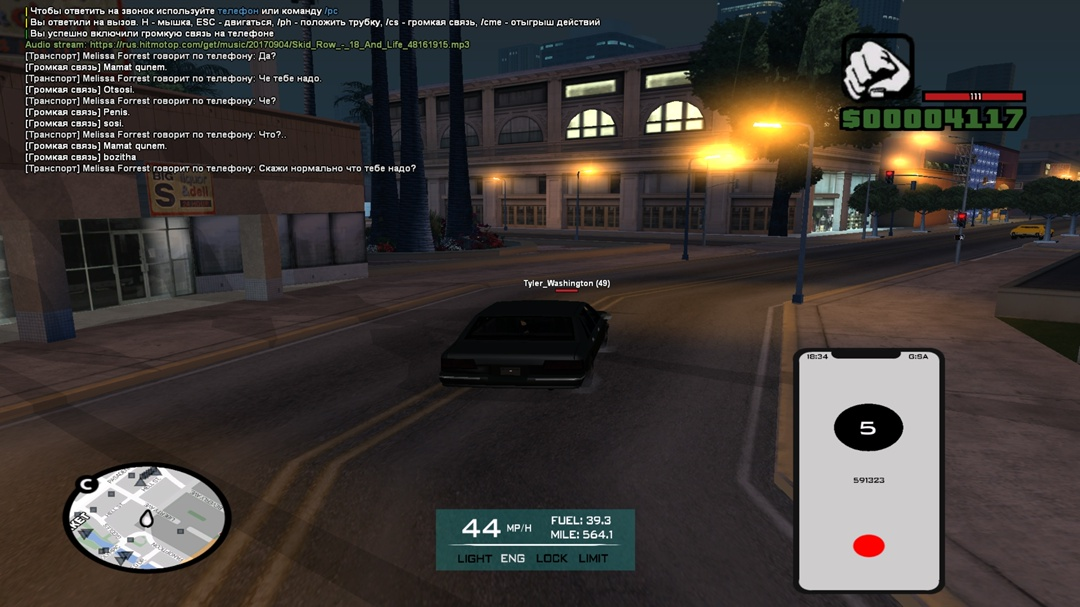This screenshot has height=607, width=1080.
Task: End the call with the red button
Action: coord(868,546)
